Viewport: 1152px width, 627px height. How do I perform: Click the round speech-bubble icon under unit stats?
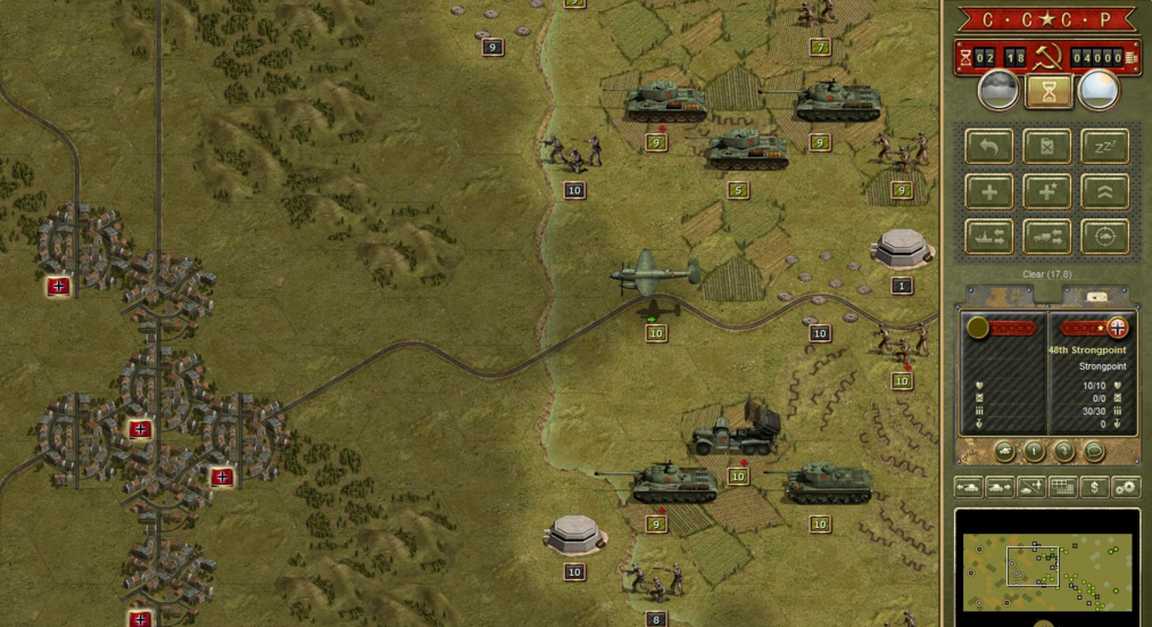coord(1094,451)
